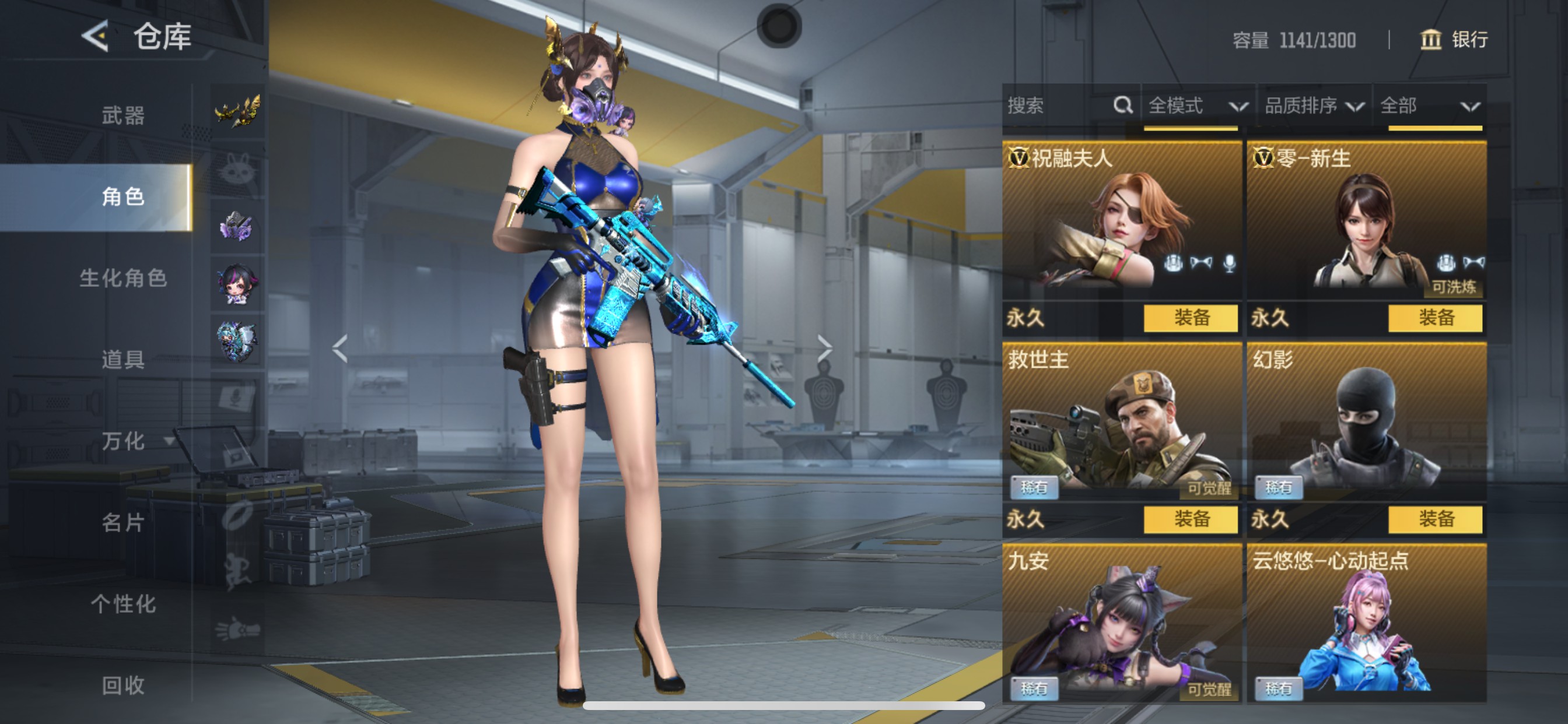
Task: Open the 全部 filter dropdown
Action: tap(1429, 107)
